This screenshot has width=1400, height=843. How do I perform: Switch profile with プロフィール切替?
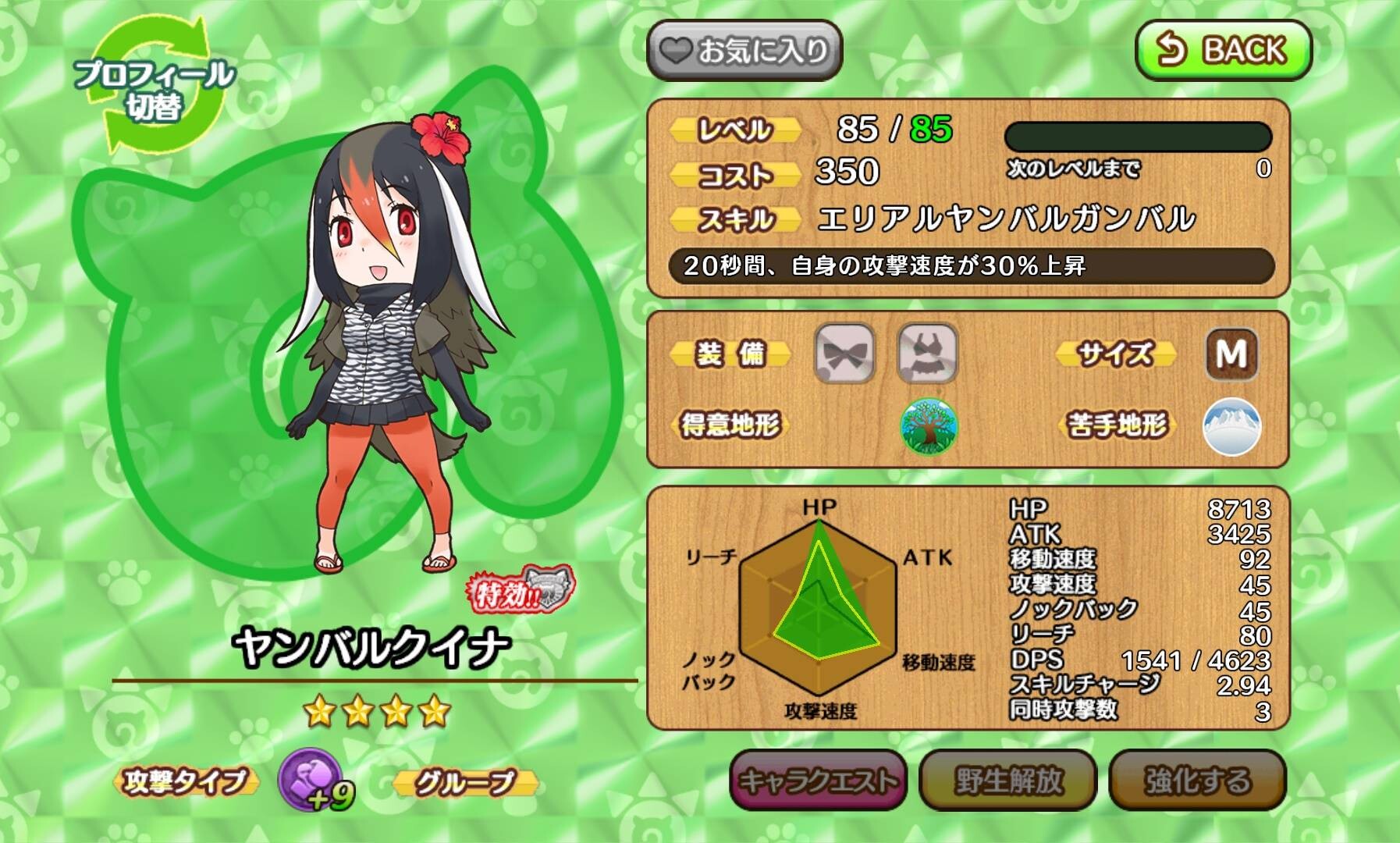(154, 87)
